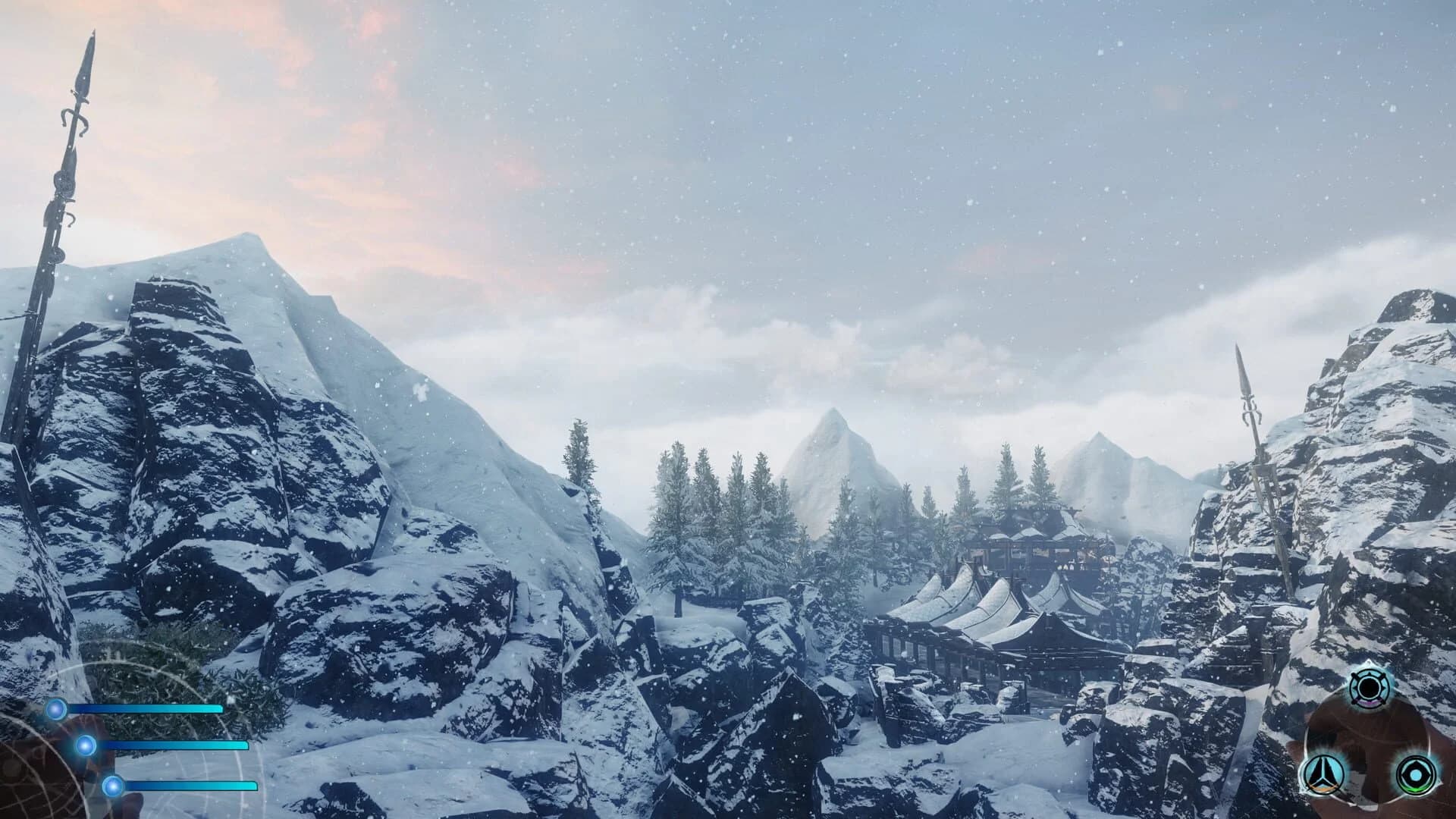Toggle the orange readiness indicator under the trident ability
The image size is (1456, 819).
point(1323,789)
